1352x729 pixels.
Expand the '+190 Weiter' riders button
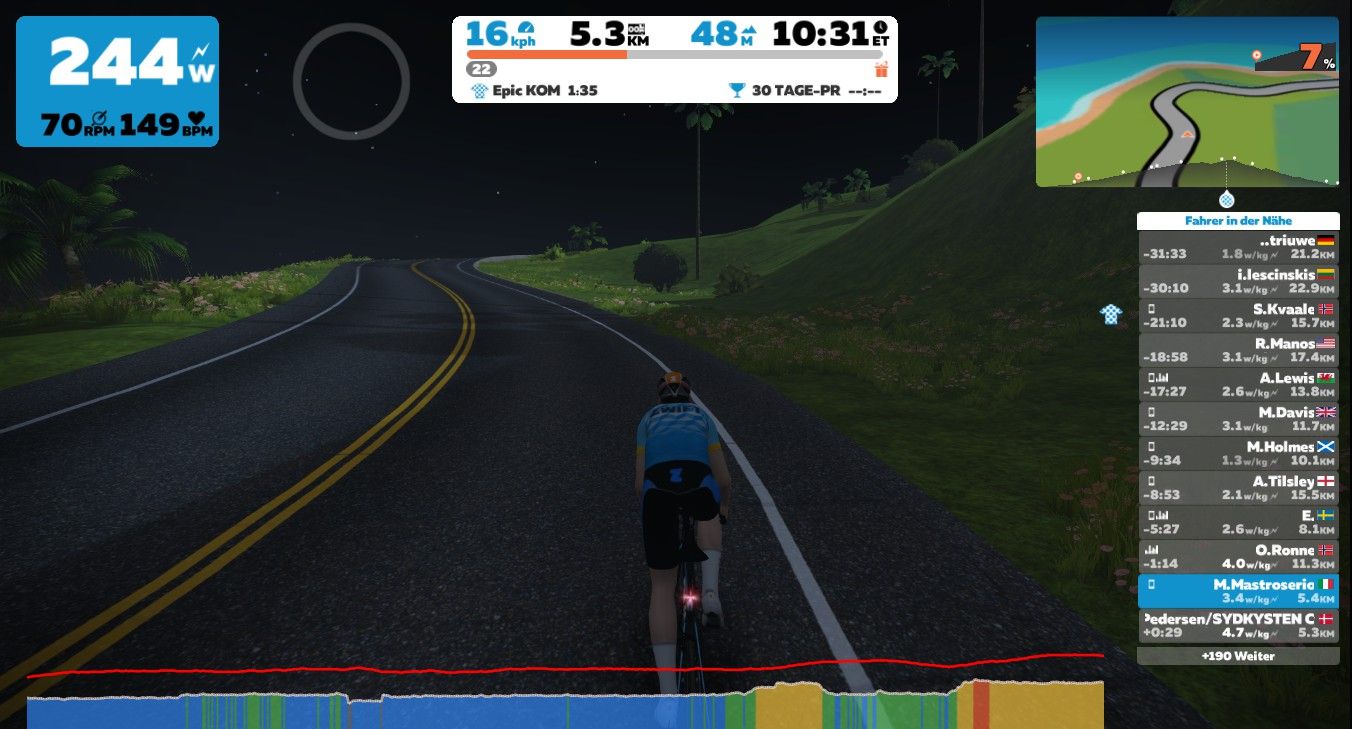coord(1238,656)
